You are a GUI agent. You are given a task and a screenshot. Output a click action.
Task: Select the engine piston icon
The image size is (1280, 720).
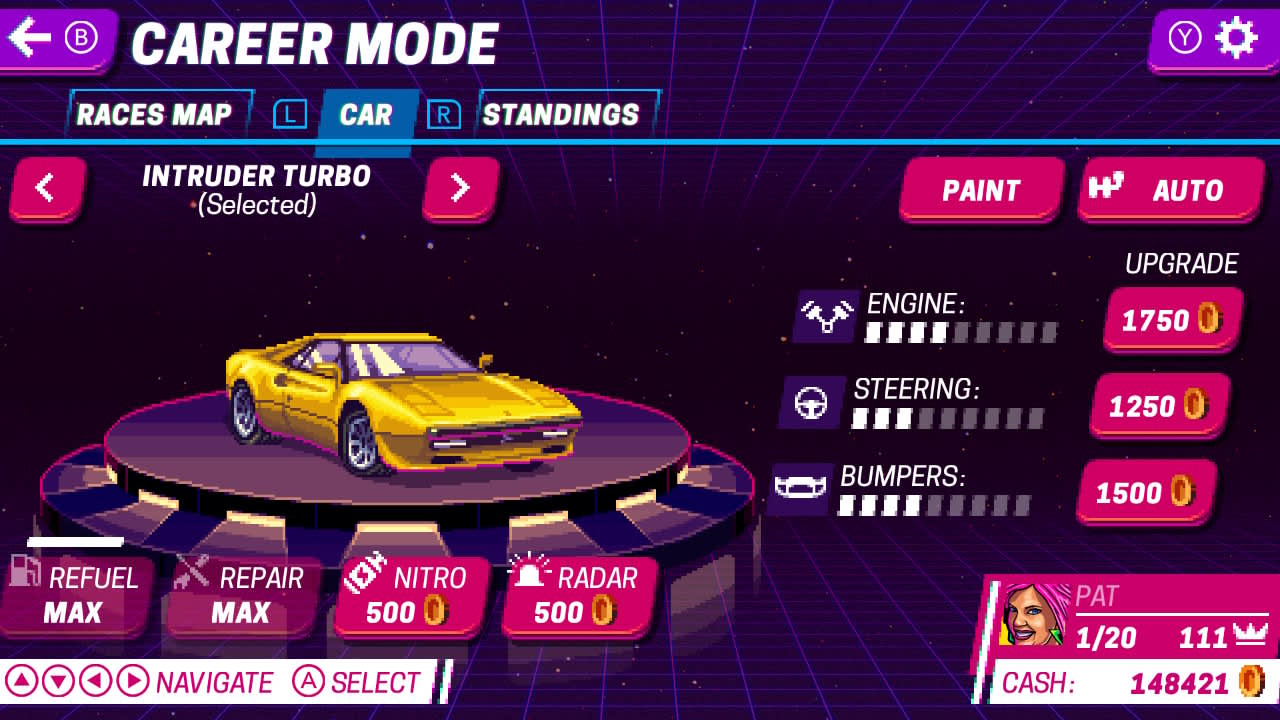(826, 314)
